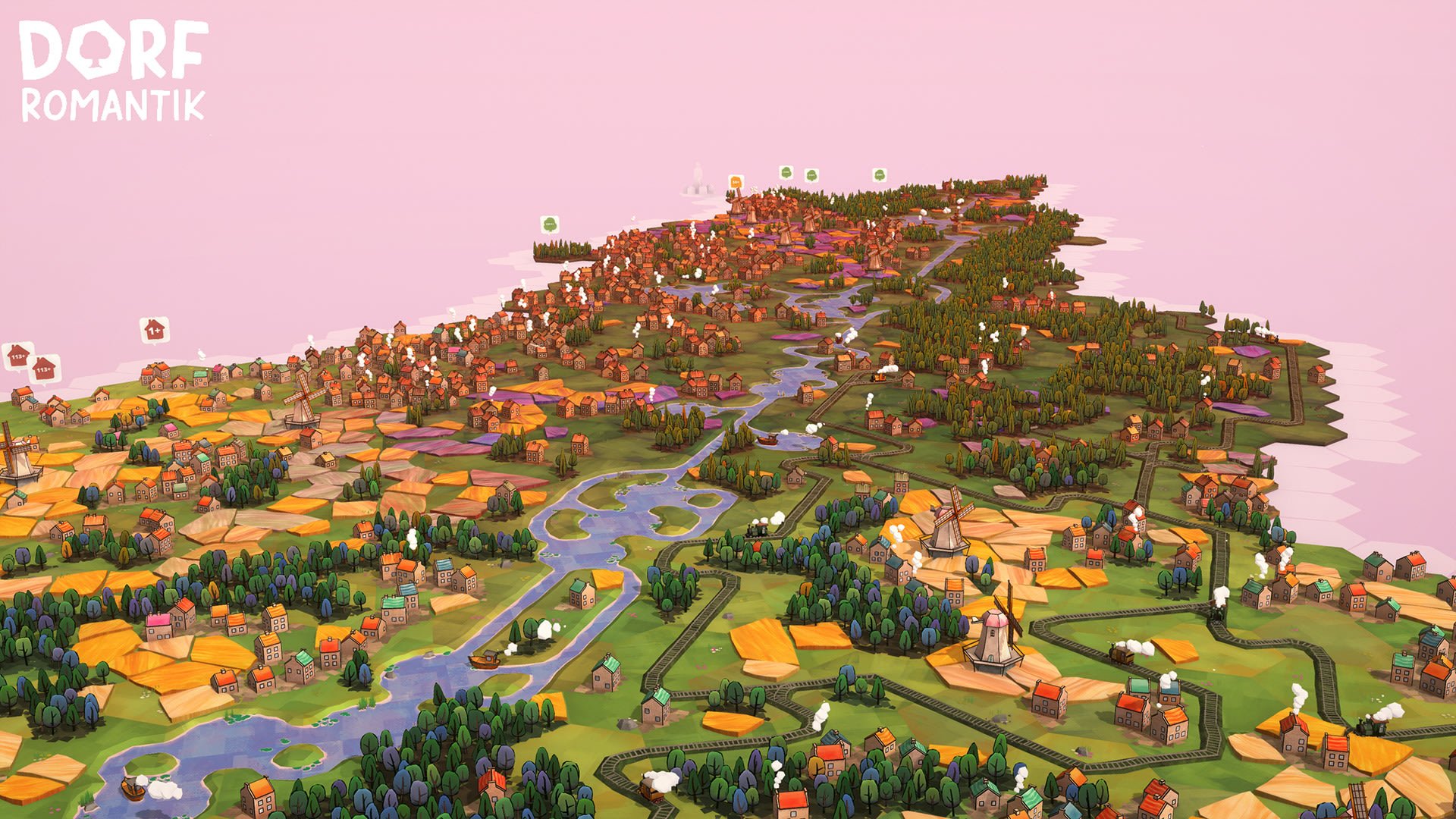Select the rightmost green tree quest bubble

[x=879, y=174]
